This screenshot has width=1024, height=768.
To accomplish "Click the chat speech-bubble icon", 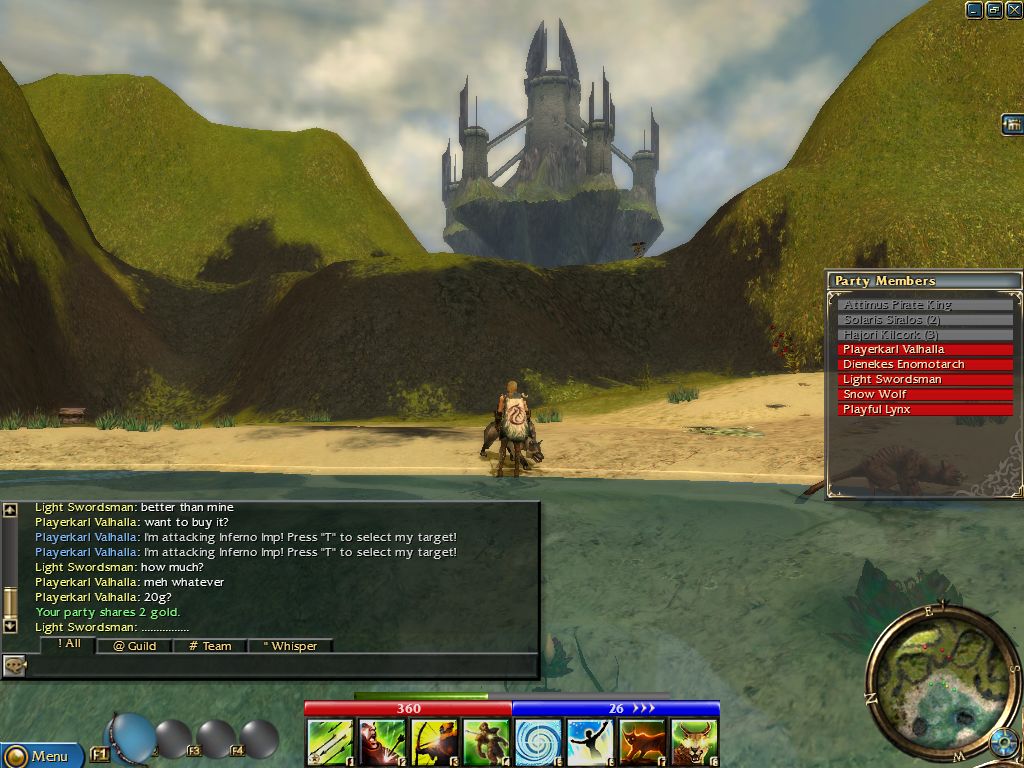I will pyautogui.click(x=14, y=664).
